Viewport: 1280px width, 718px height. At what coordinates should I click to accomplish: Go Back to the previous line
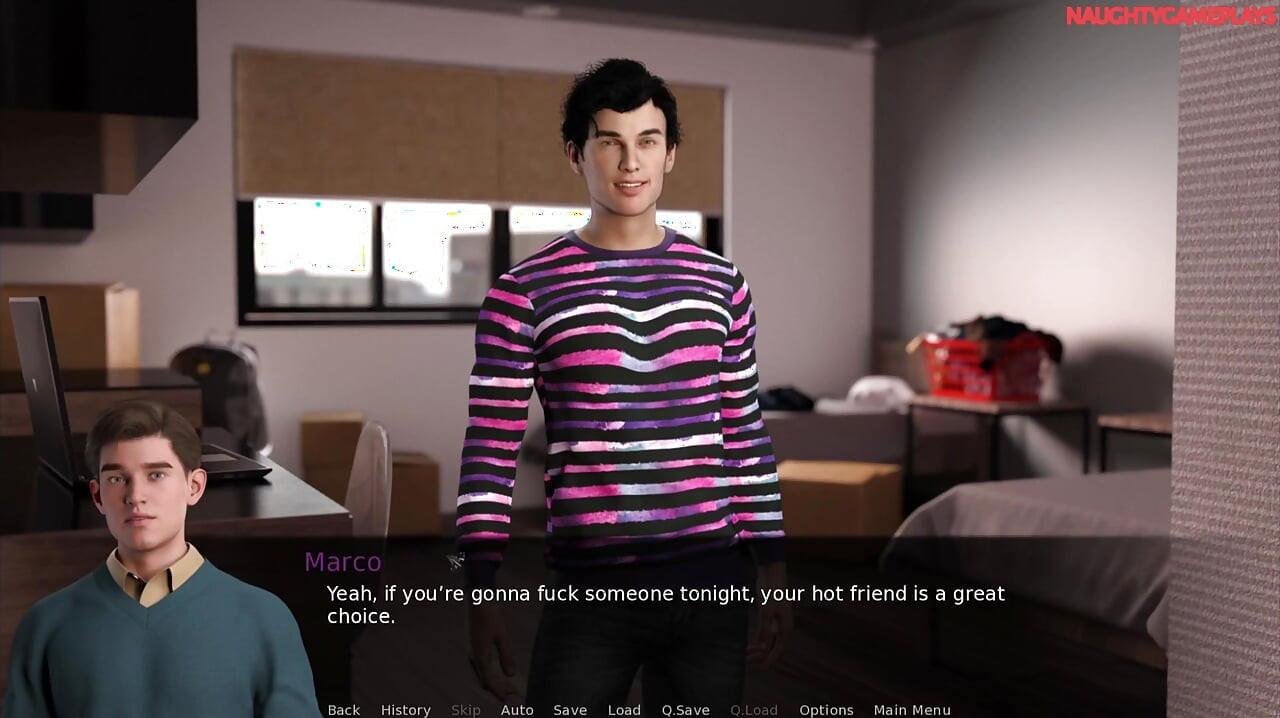click(x=343, y=710)
